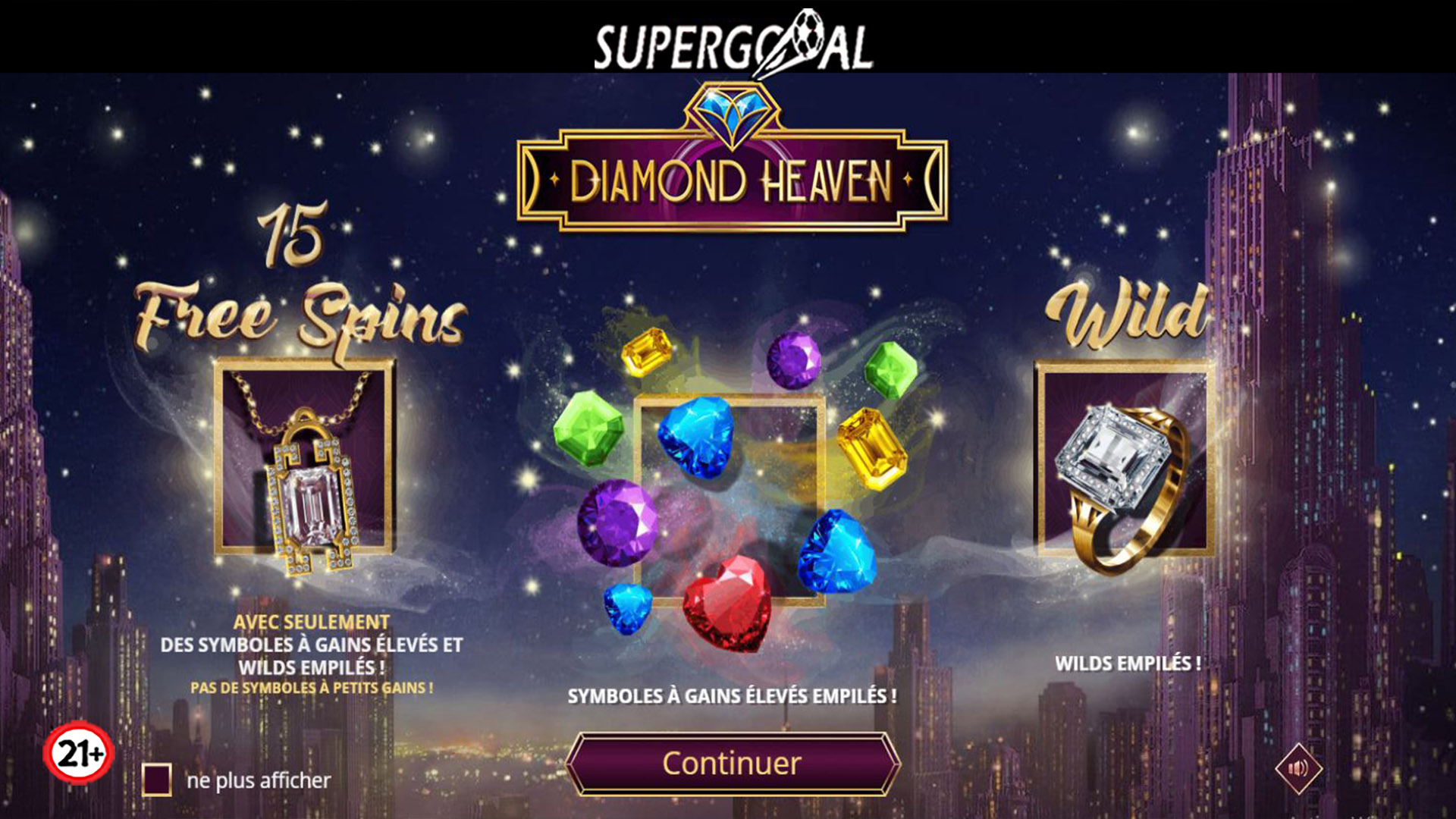The height and width of the screenshot is (819, 1456).
Task: Click the Continuer button
Action: tap(732, 764)
